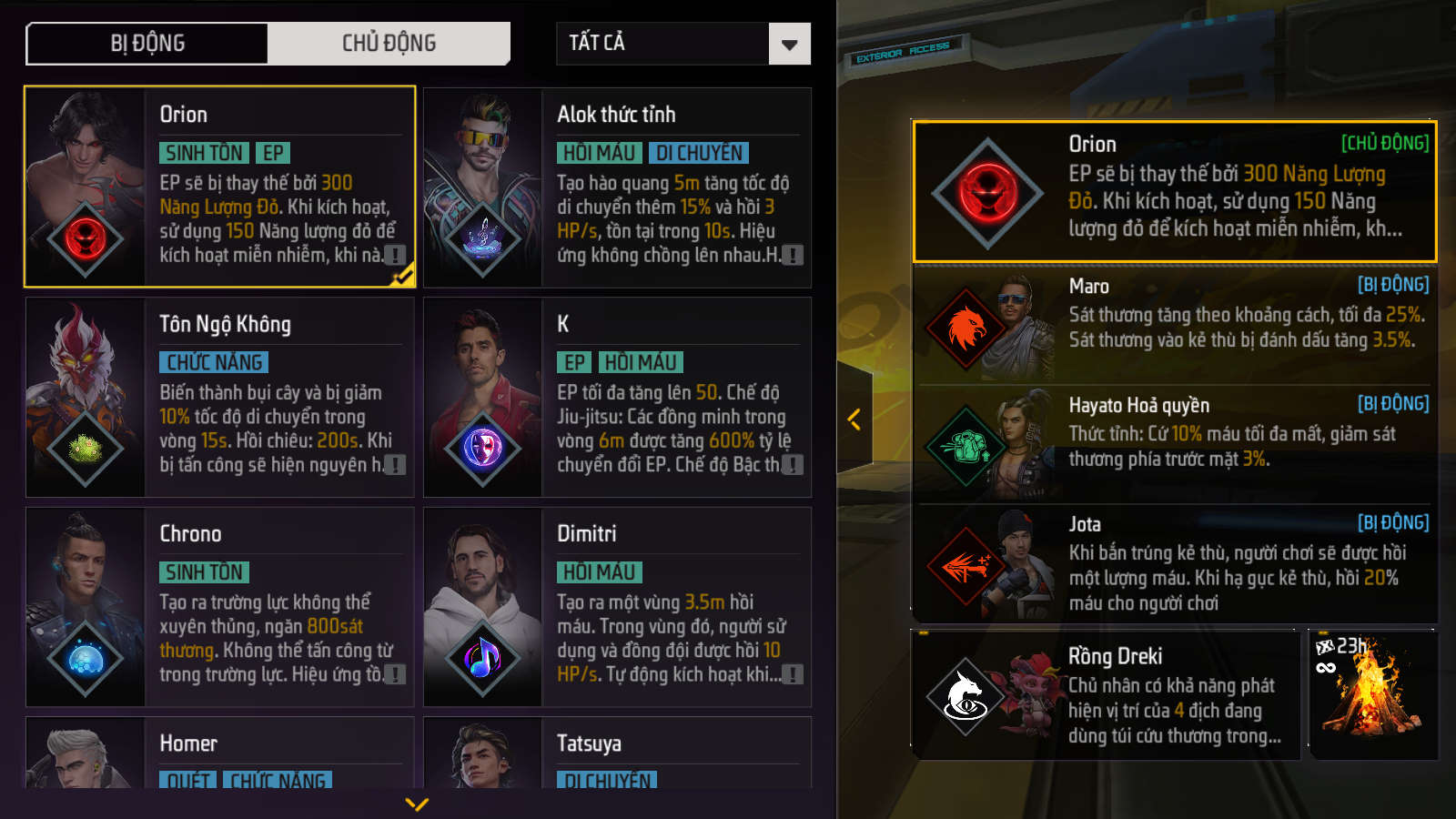This screenshot has height=819, width=1456.
Task: Open the TẤT CẢ filter dropdown
Action: [x=682, y=44]
